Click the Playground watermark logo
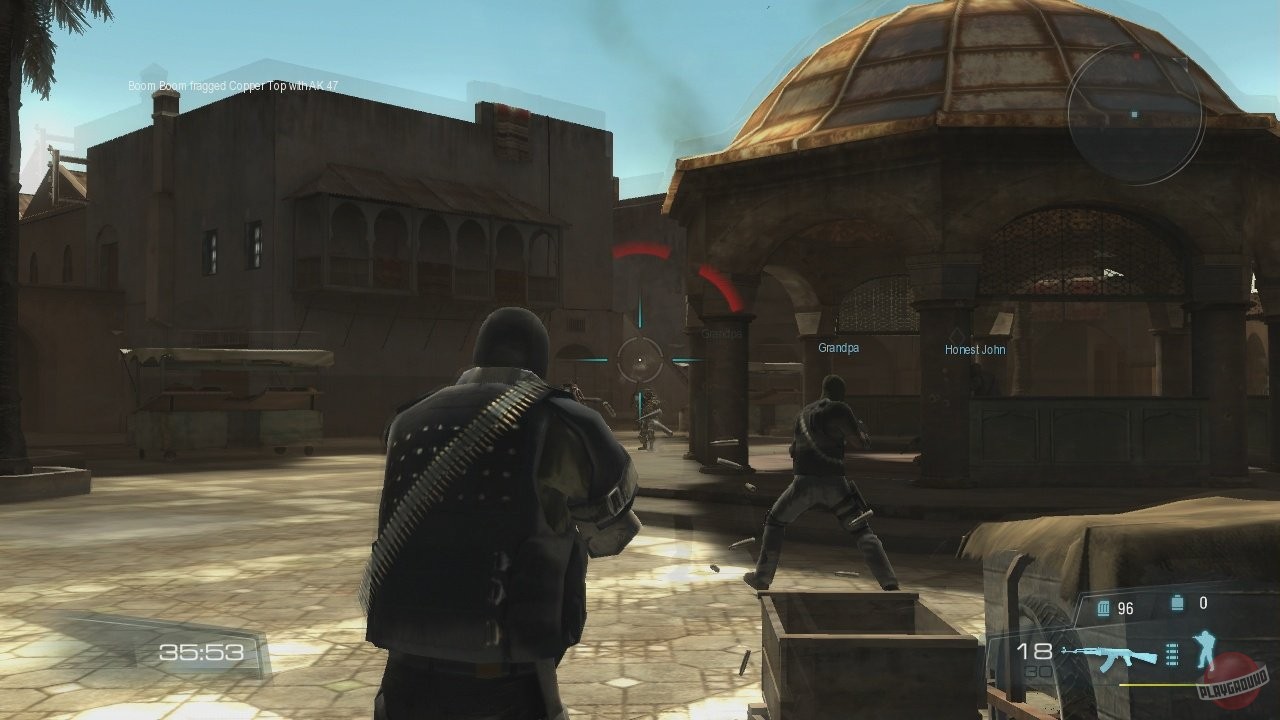Viewport: 1280px width, 720px height. [1228, 682]
